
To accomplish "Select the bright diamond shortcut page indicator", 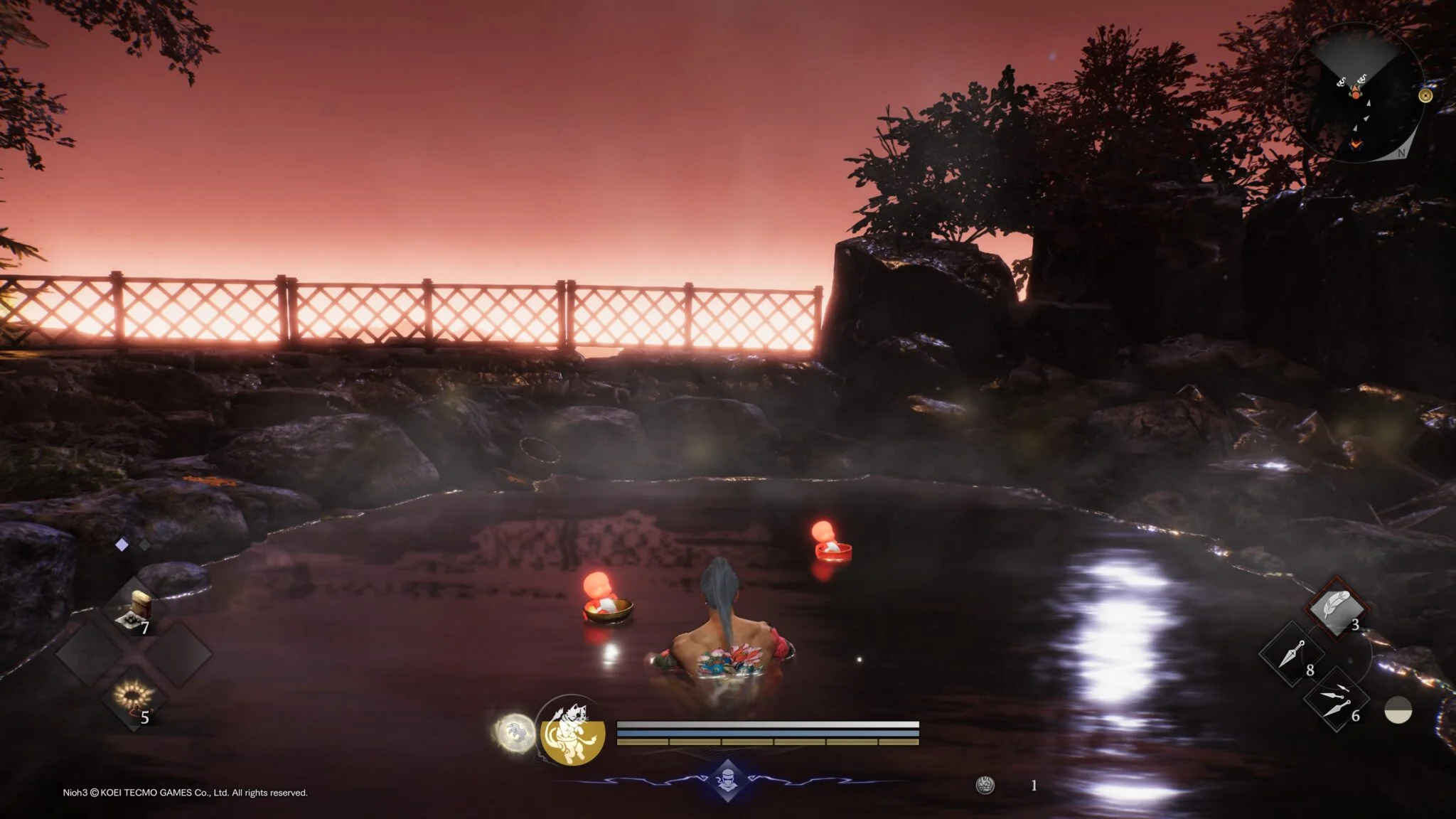I will tap(122, 545).
